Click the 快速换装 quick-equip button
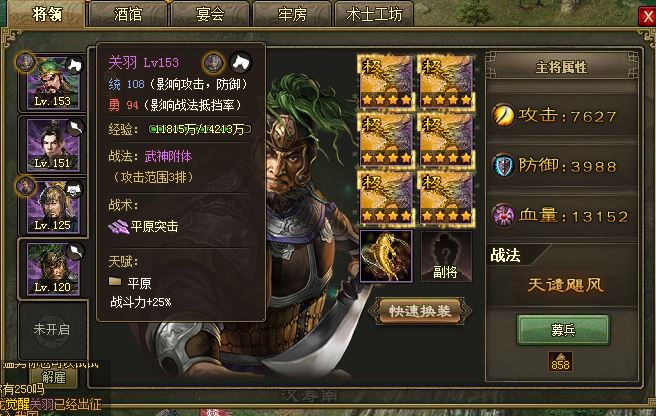Viewport: 656px width, 416px height. (x=420, y=310)
